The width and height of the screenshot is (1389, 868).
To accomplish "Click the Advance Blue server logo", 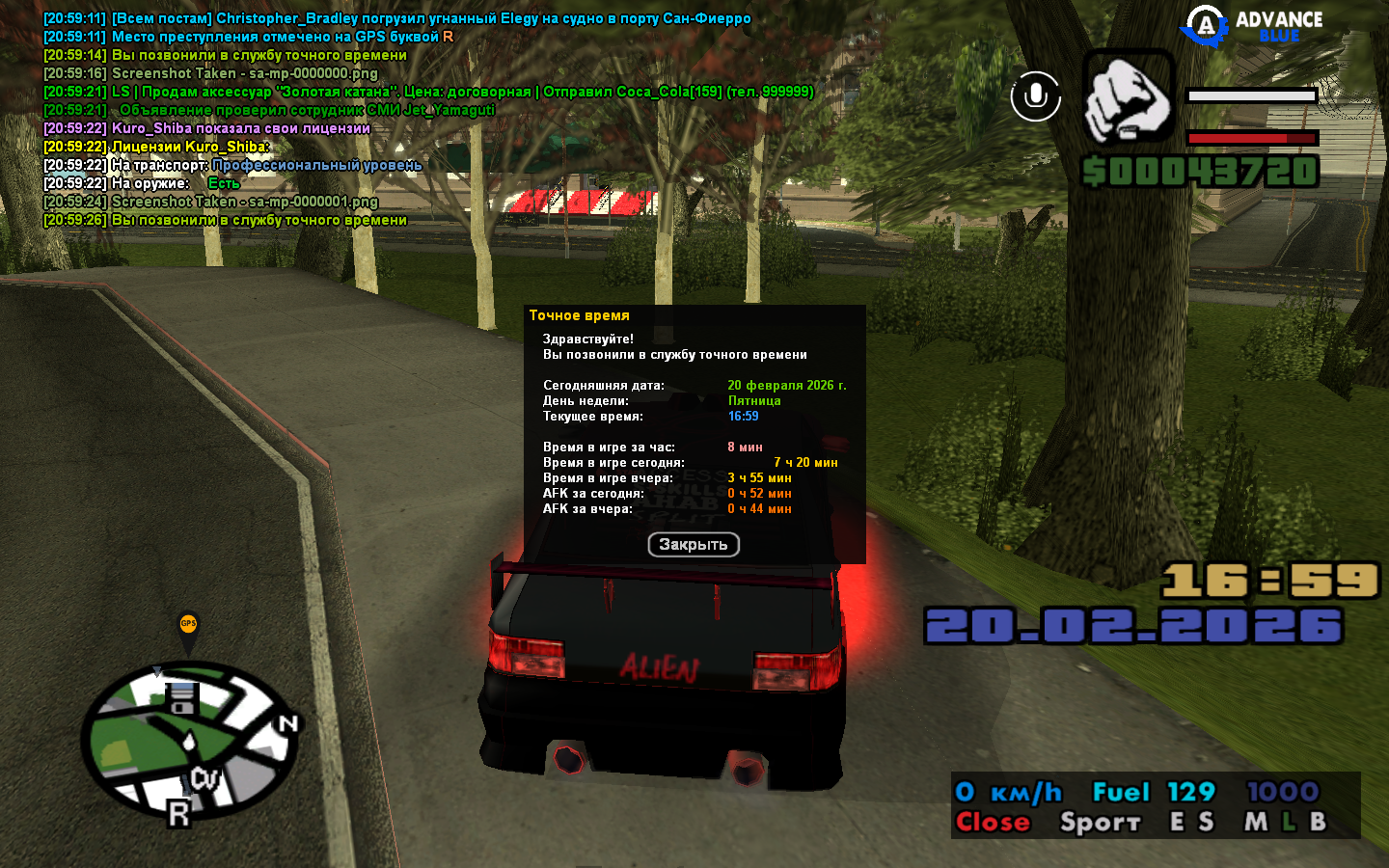I will [1253, 26].
